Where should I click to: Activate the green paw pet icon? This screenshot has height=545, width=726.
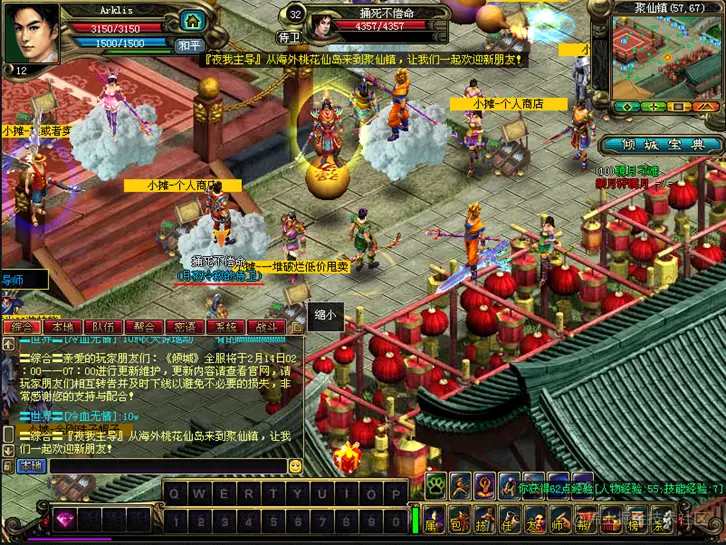437,487
